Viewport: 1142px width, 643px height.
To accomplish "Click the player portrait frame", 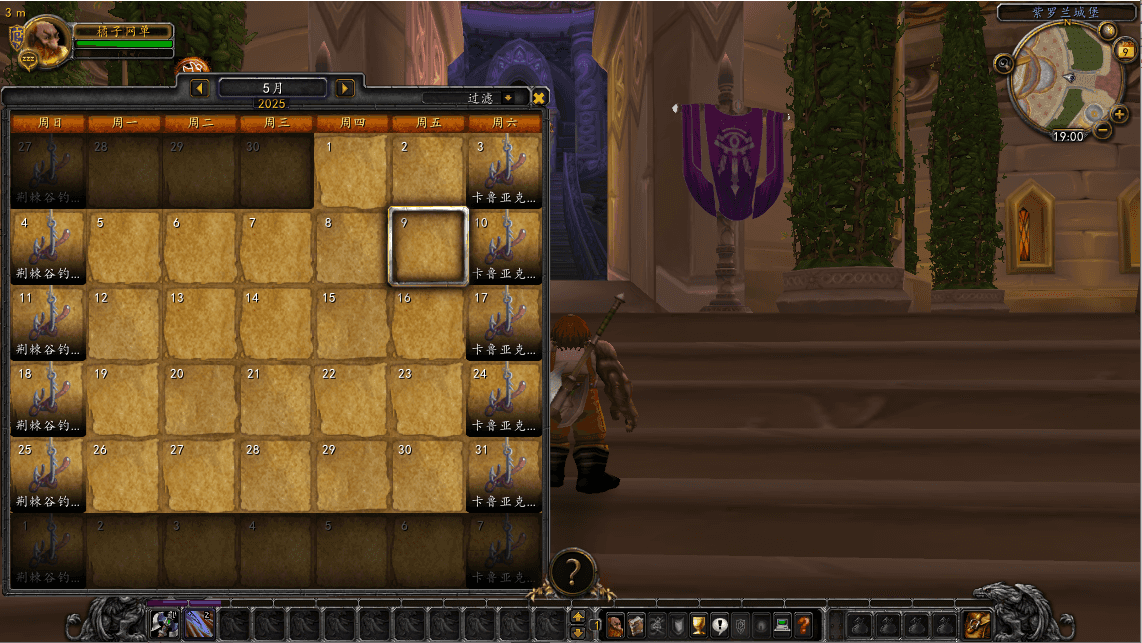I will click(x=47, y=41).
